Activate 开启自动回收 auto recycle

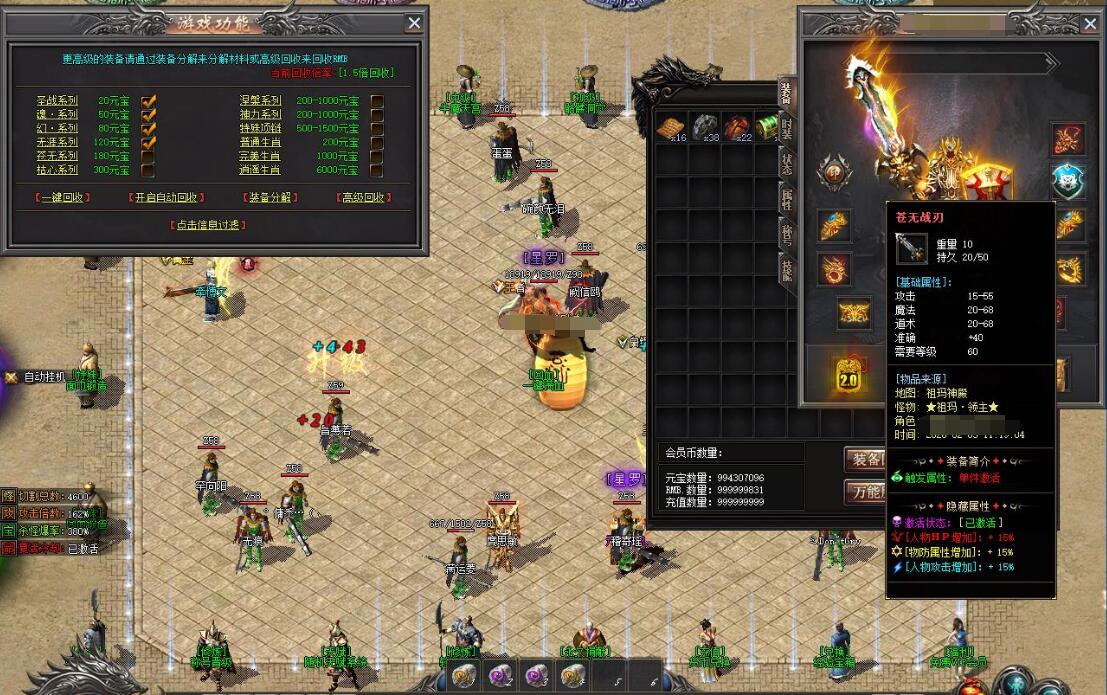(x=167, y=198)
